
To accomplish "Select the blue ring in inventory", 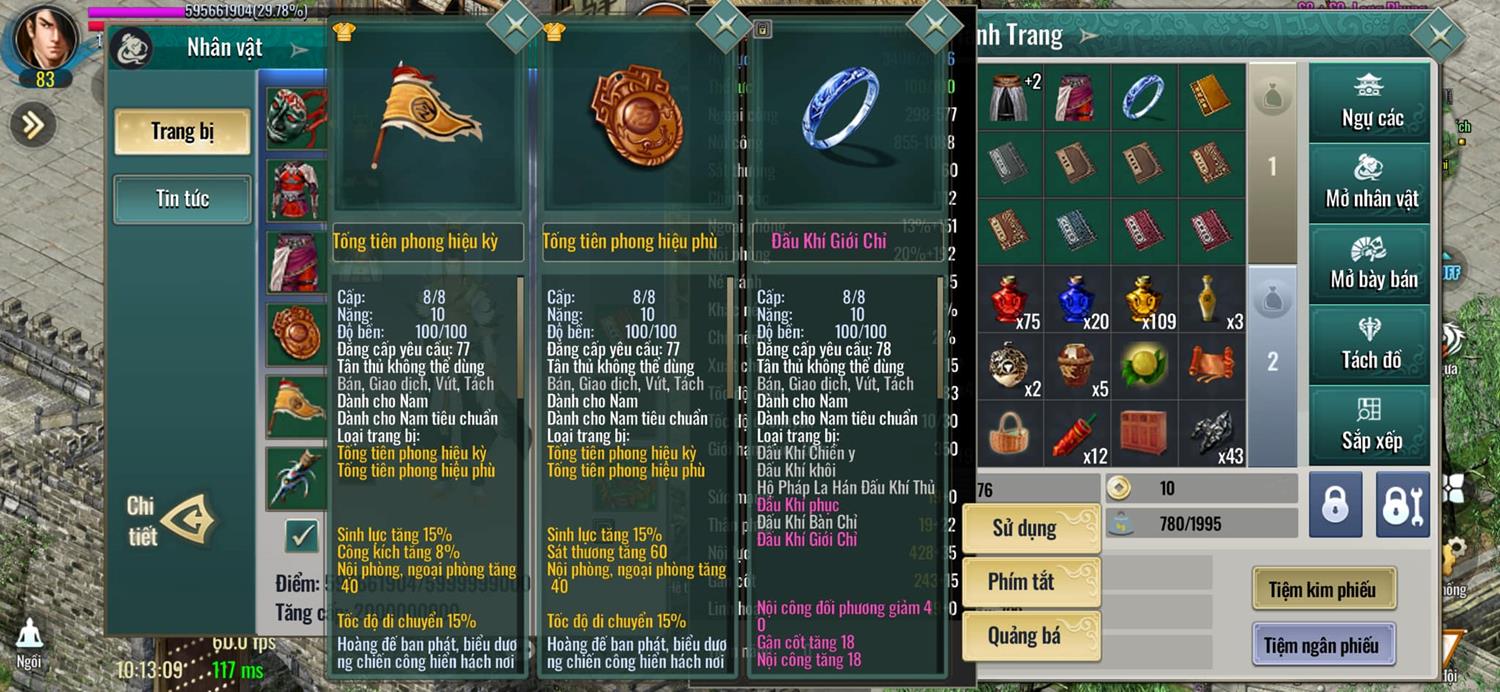I will tap(1144, 97).
